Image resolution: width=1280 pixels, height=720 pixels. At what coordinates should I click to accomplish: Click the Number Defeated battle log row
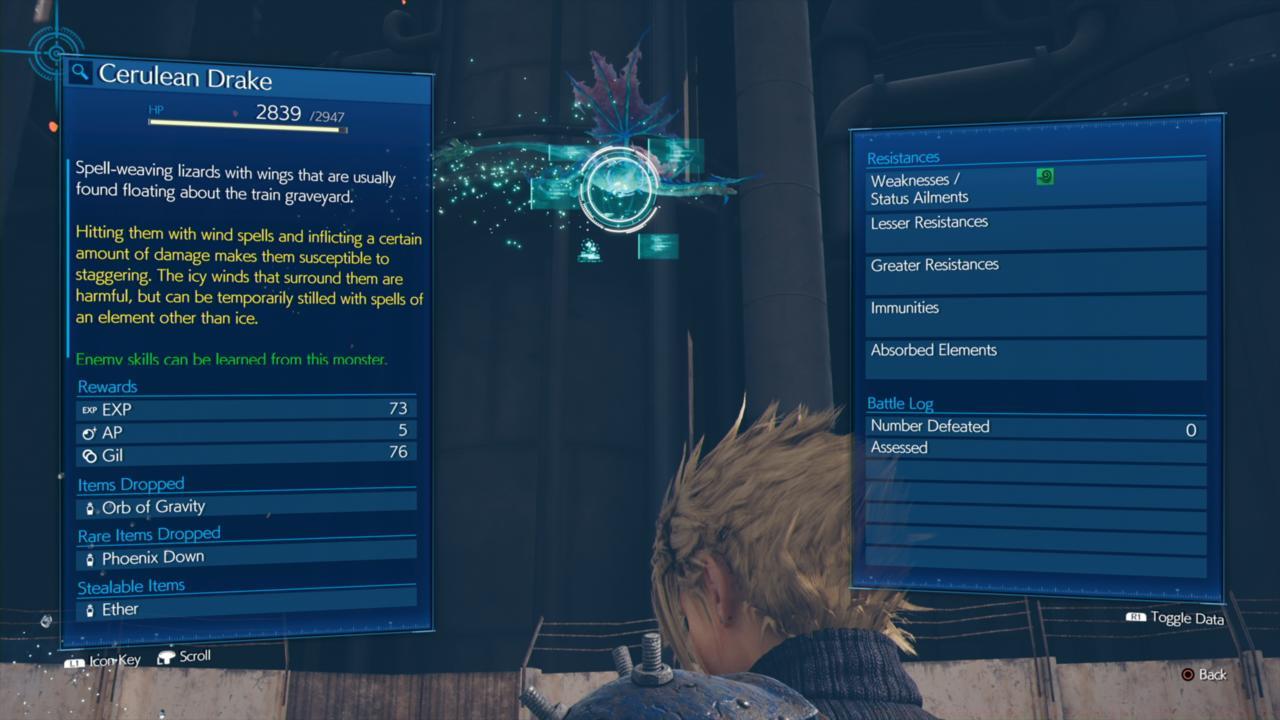coord(1035,427)
